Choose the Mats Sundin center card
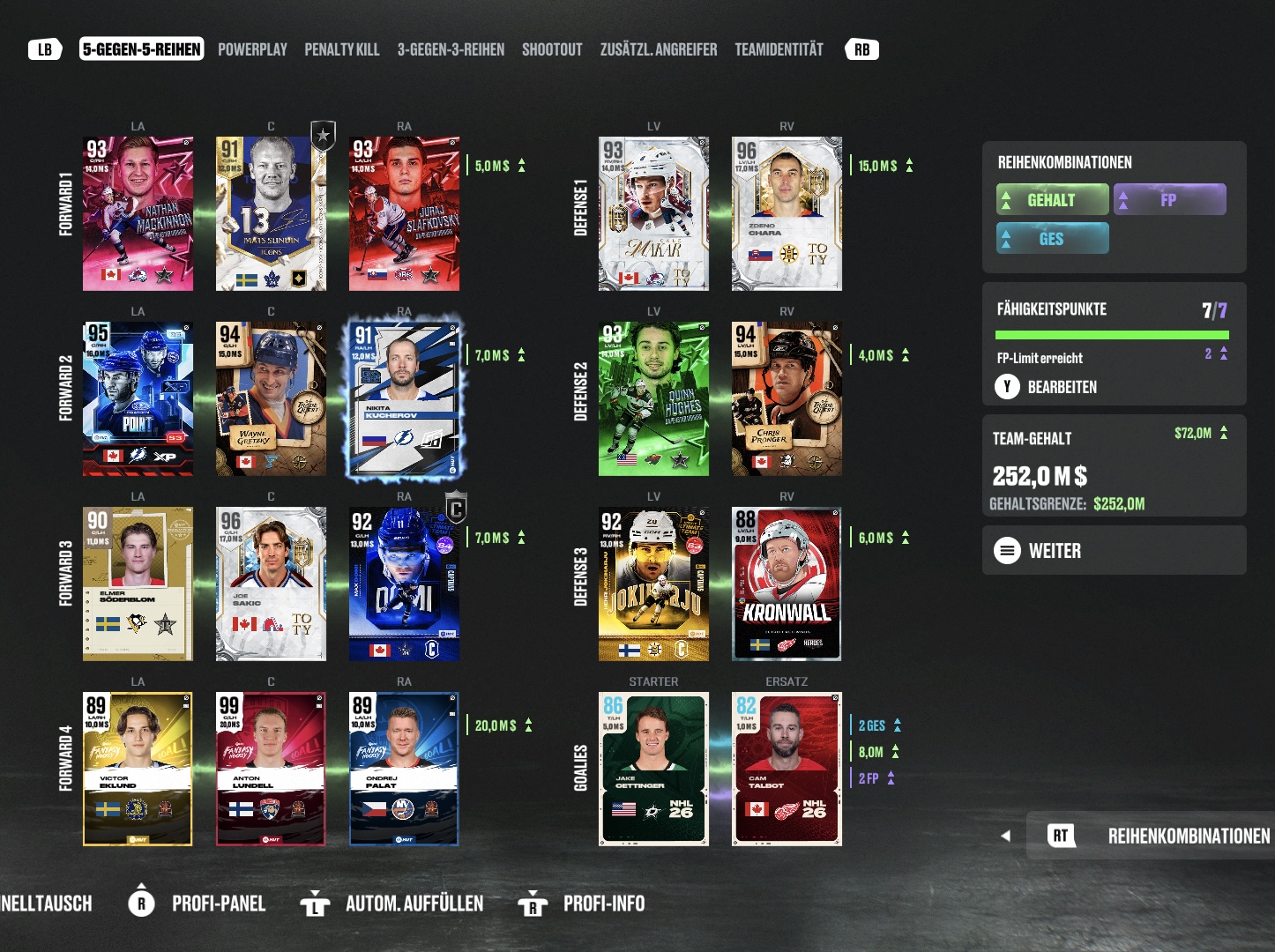Viewport: 1275px width, 952px height. 271,213
